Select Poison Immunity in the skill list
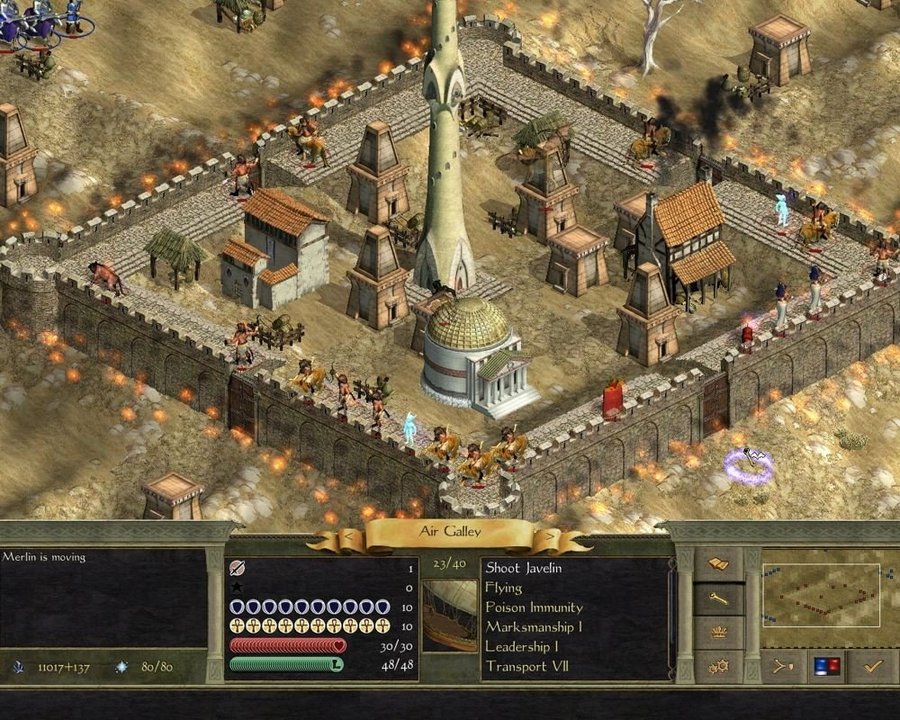 tap(533, 607)
